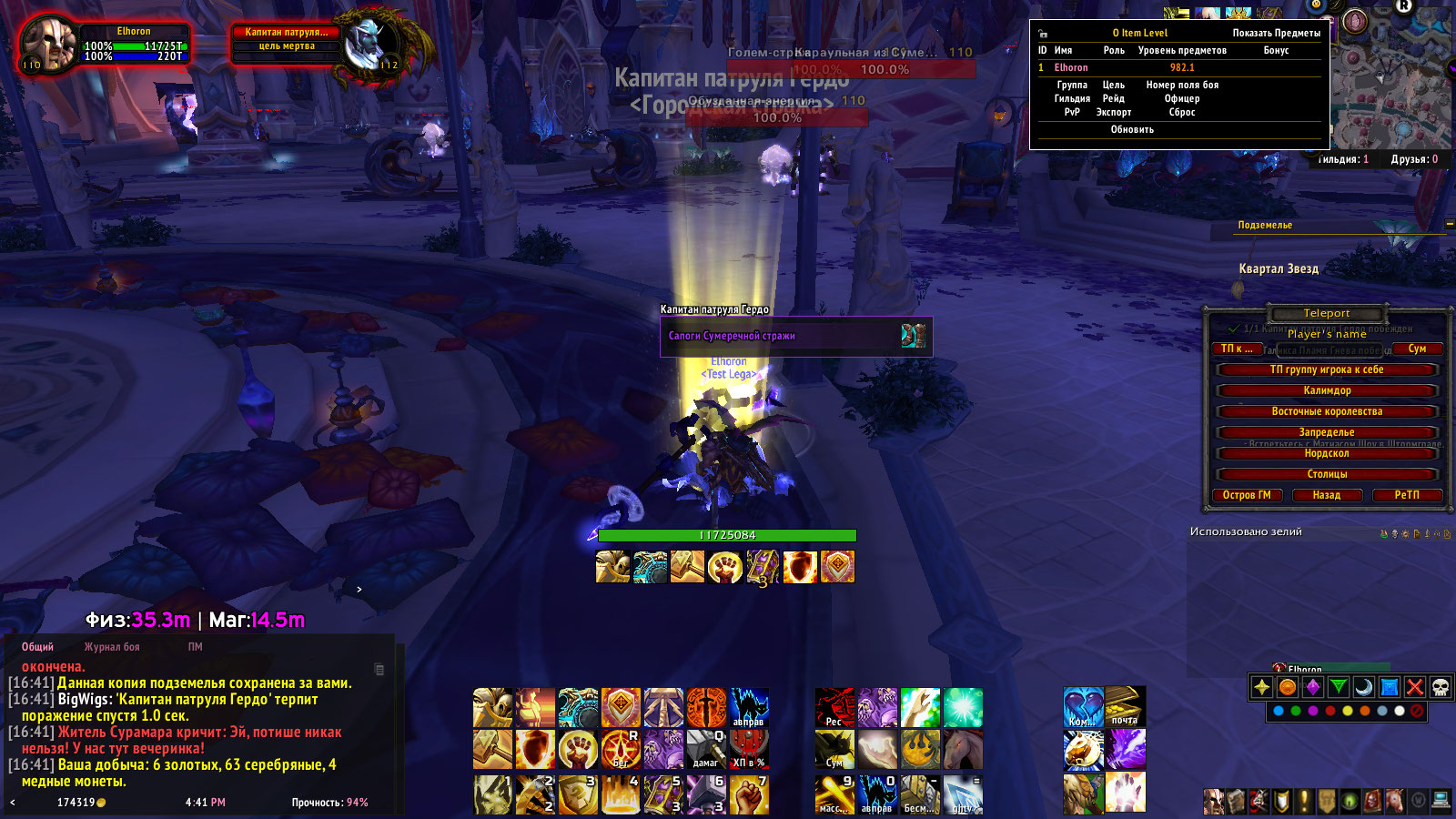Click the Сброс button
The height and width of the screenshot is (819, 1456).
pos(1182,112)
